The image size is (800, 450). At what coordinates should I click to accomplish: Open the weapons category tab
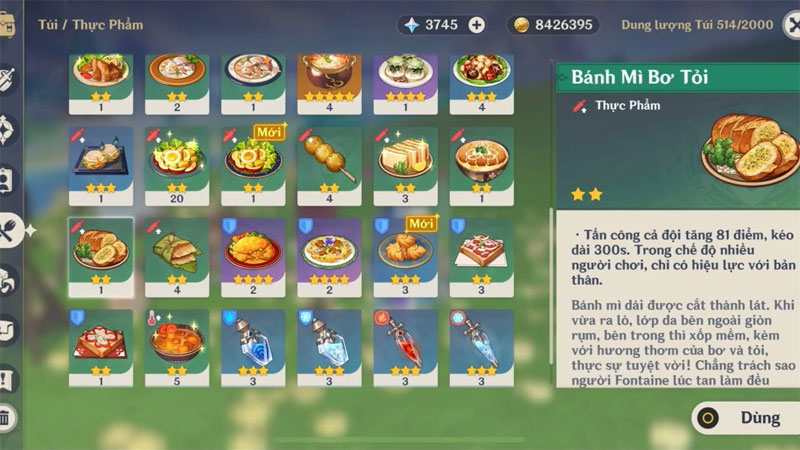8,80
